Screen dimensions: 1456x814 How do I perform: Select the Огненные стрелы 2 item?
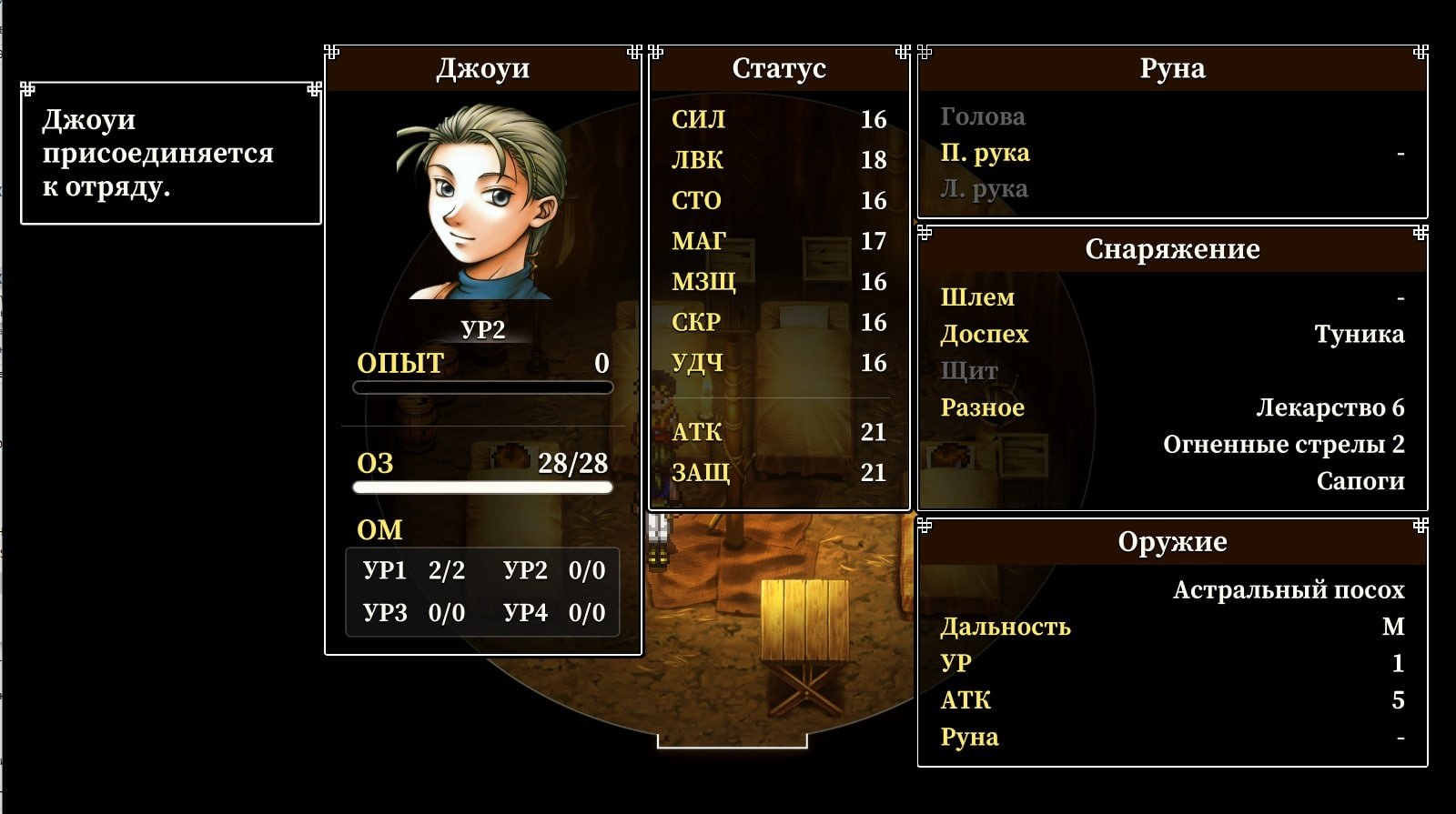pyautogui.click(x=1283, y=445)
